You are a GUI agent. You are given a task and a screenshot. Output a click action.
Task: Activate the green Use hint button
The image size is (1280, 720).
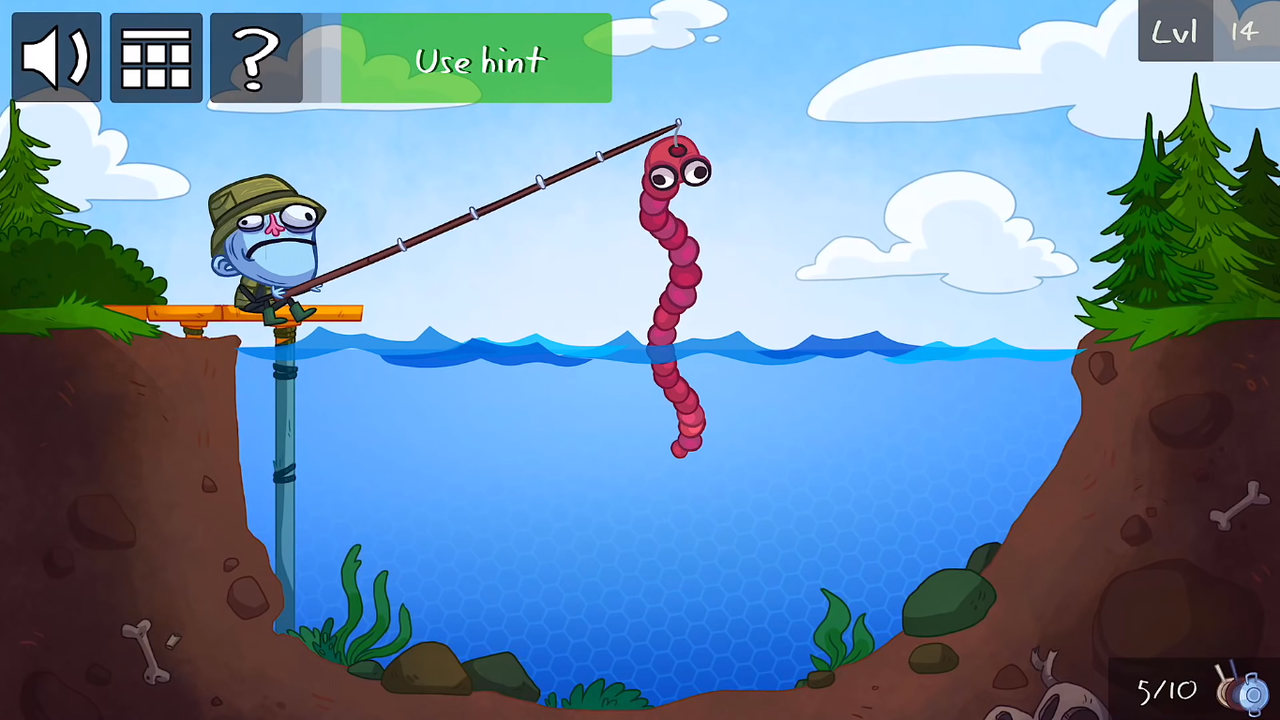click(x=476, y=58)
